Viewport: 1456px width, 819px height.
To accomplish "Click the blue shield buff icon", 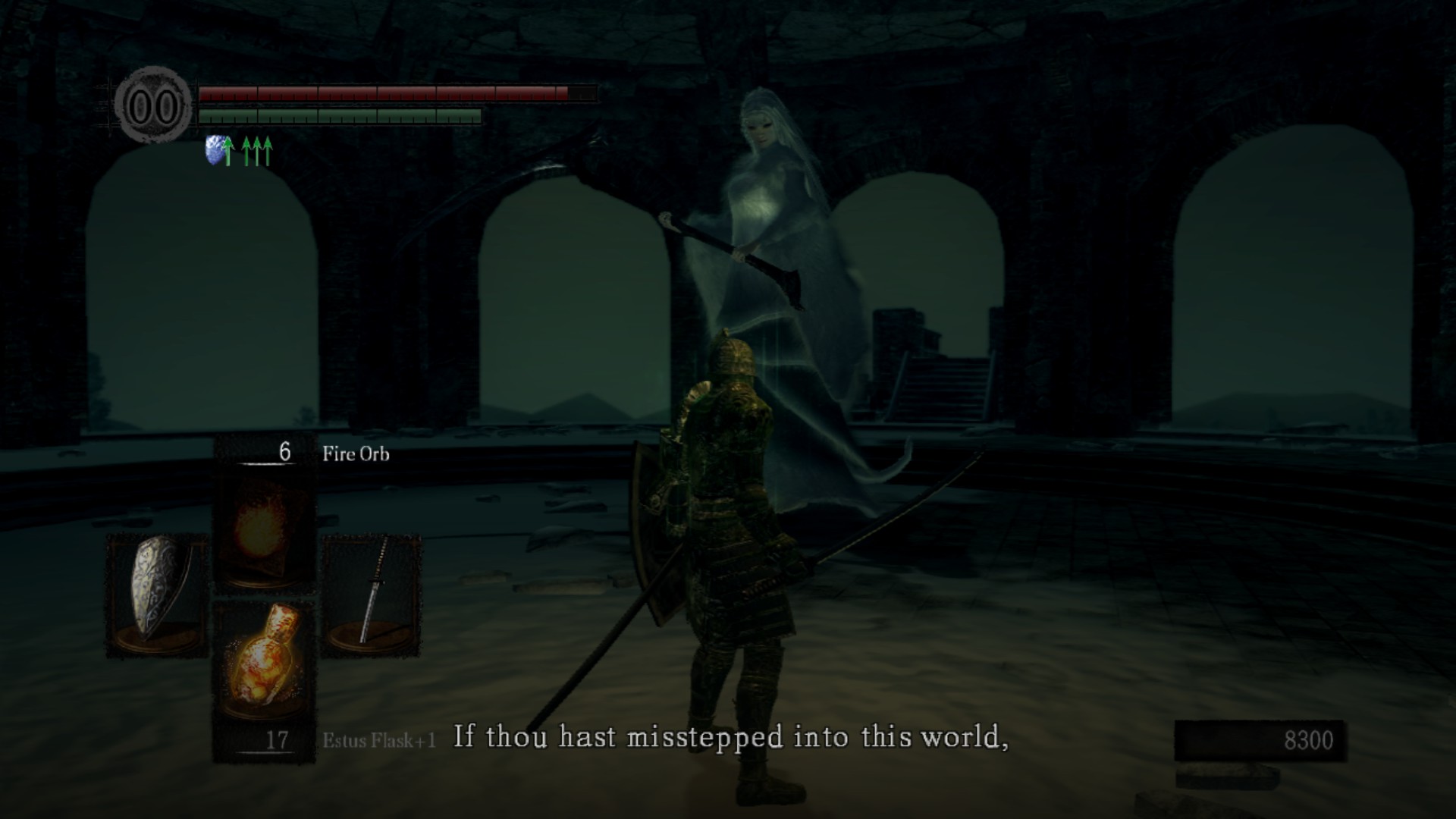I will 218,150.
